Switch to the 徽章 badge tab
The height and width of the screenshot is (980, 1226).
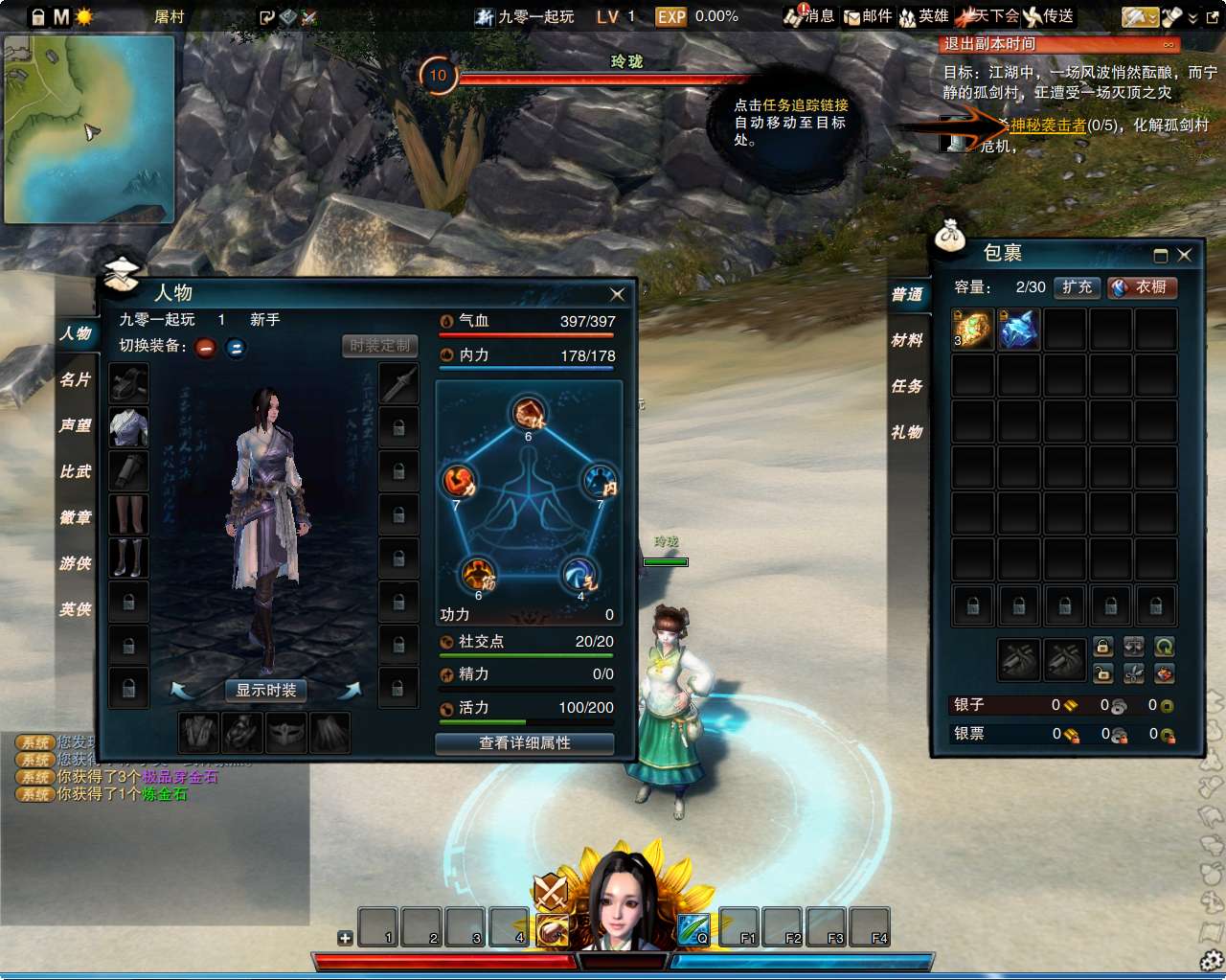point(76,517)
